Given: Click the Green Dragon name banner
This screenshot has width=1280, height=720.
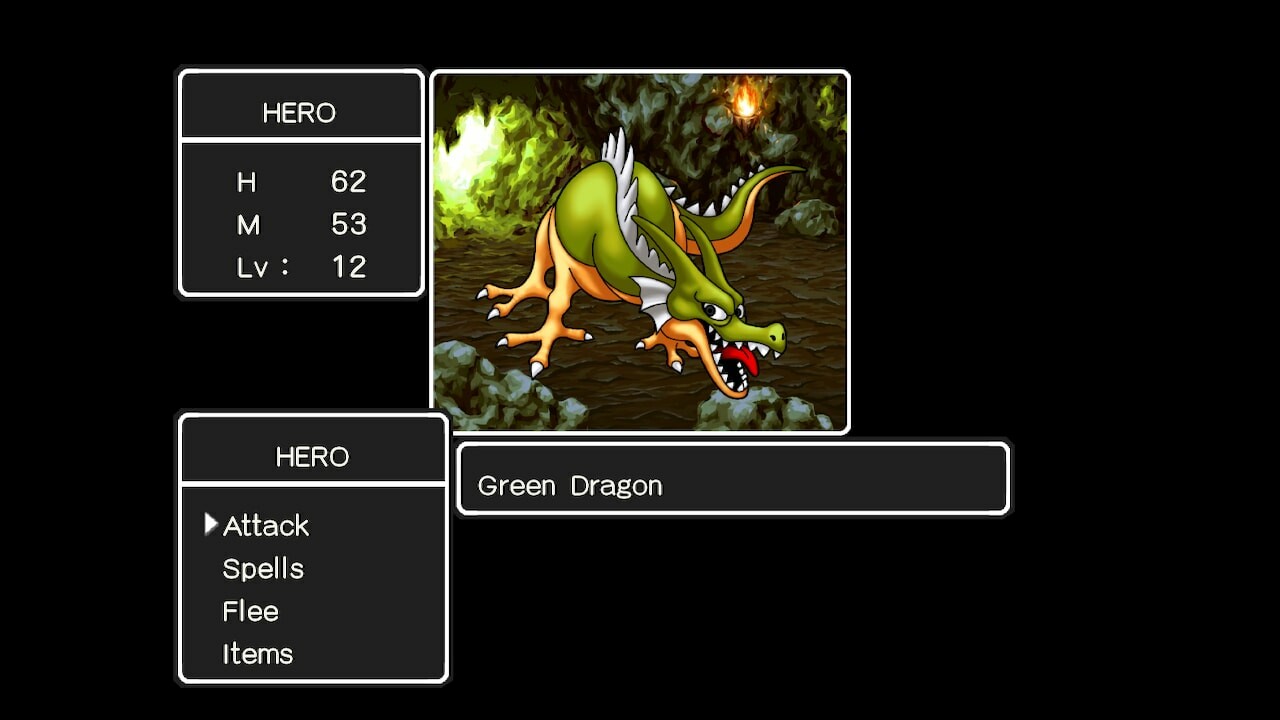Looking at the screenshot, I should pos(733,479).
